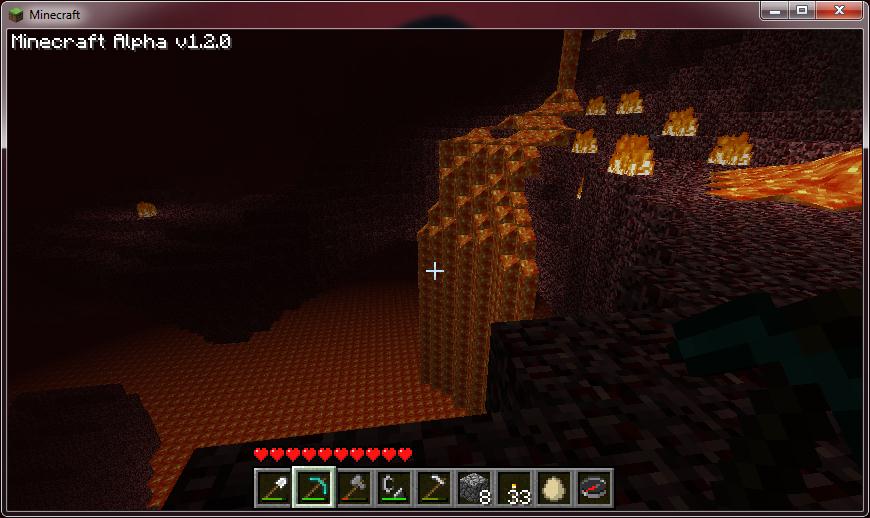
Task: Pick the iron pickaxe hotbar slot
Action: tap(433, 488)
